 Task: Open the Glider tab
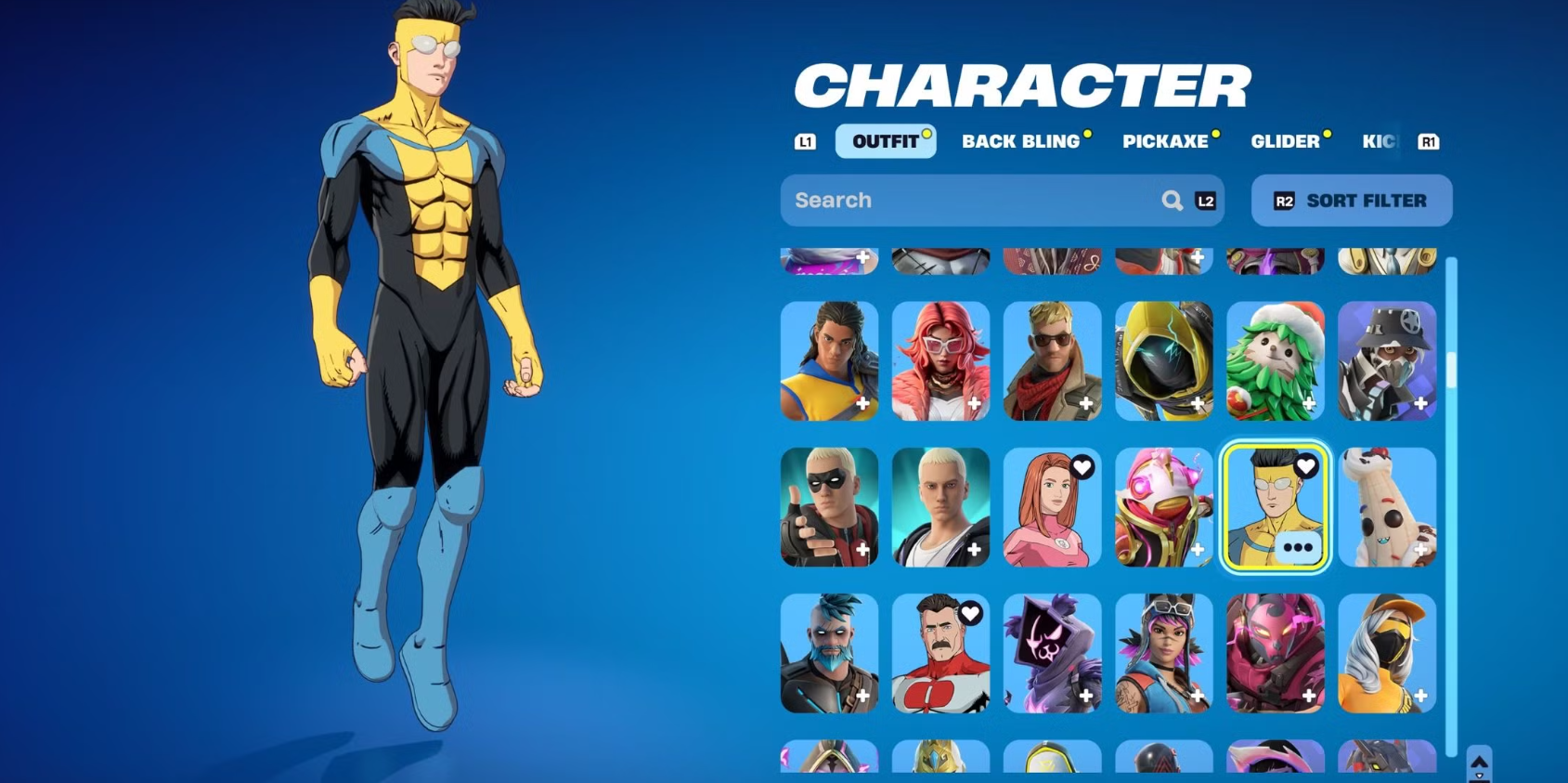coord(1287,141)
